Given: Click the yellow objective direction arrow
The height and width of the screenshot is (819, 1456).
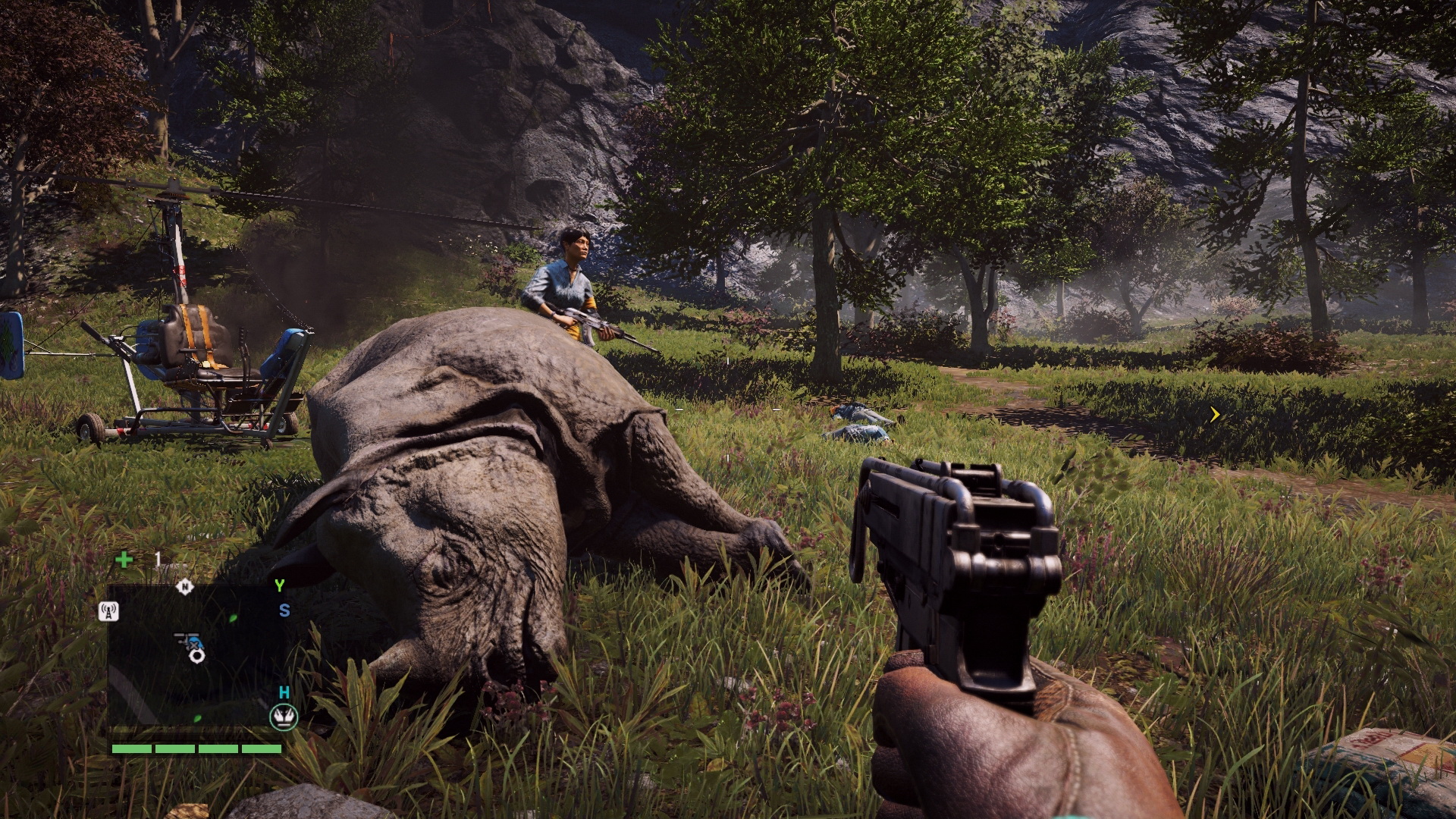Looking at the screenshot, I should [x=1215, y=414].
